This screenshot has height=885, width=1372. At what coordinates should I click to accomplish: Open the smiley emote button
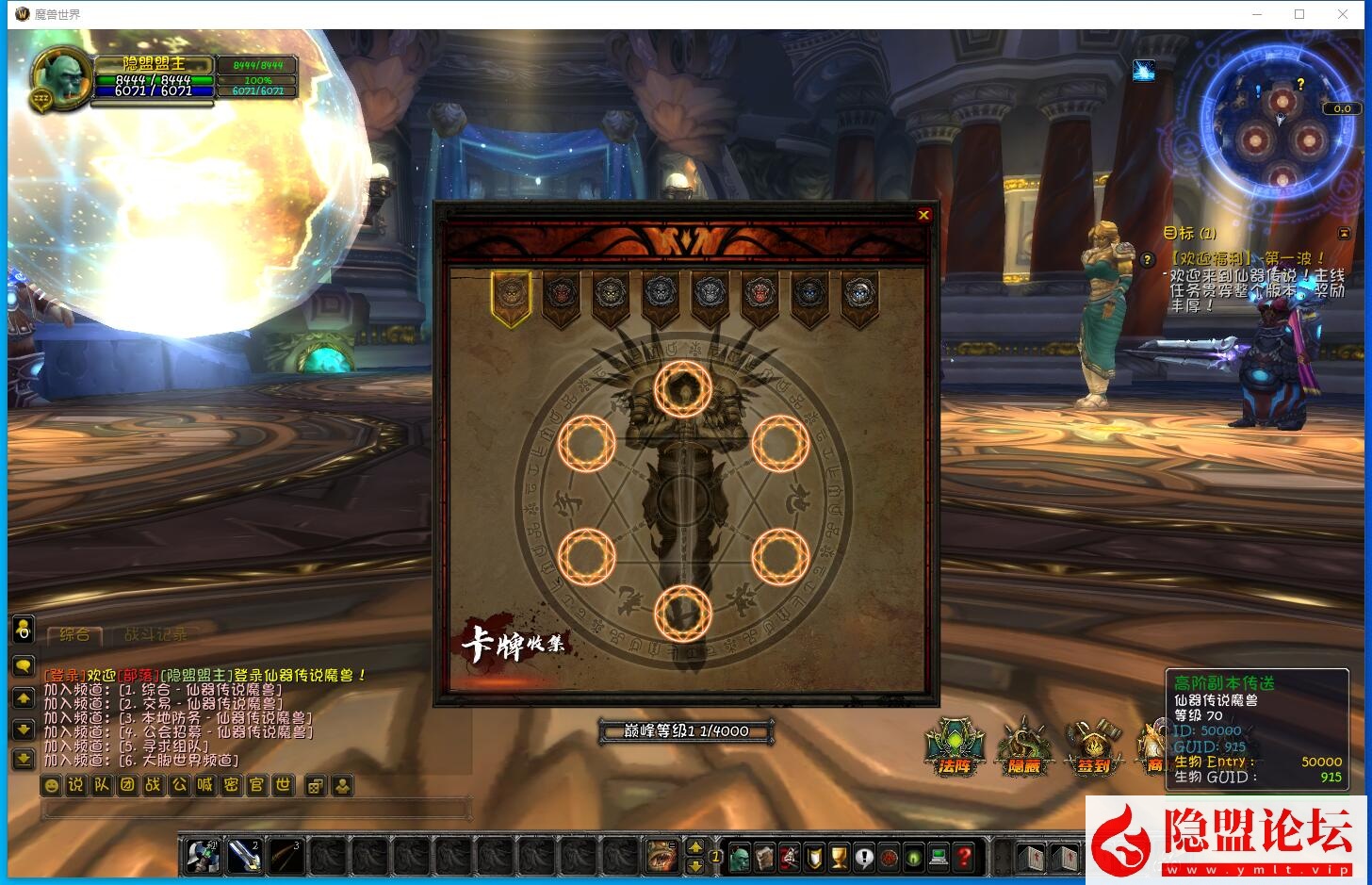coord(52,785)
